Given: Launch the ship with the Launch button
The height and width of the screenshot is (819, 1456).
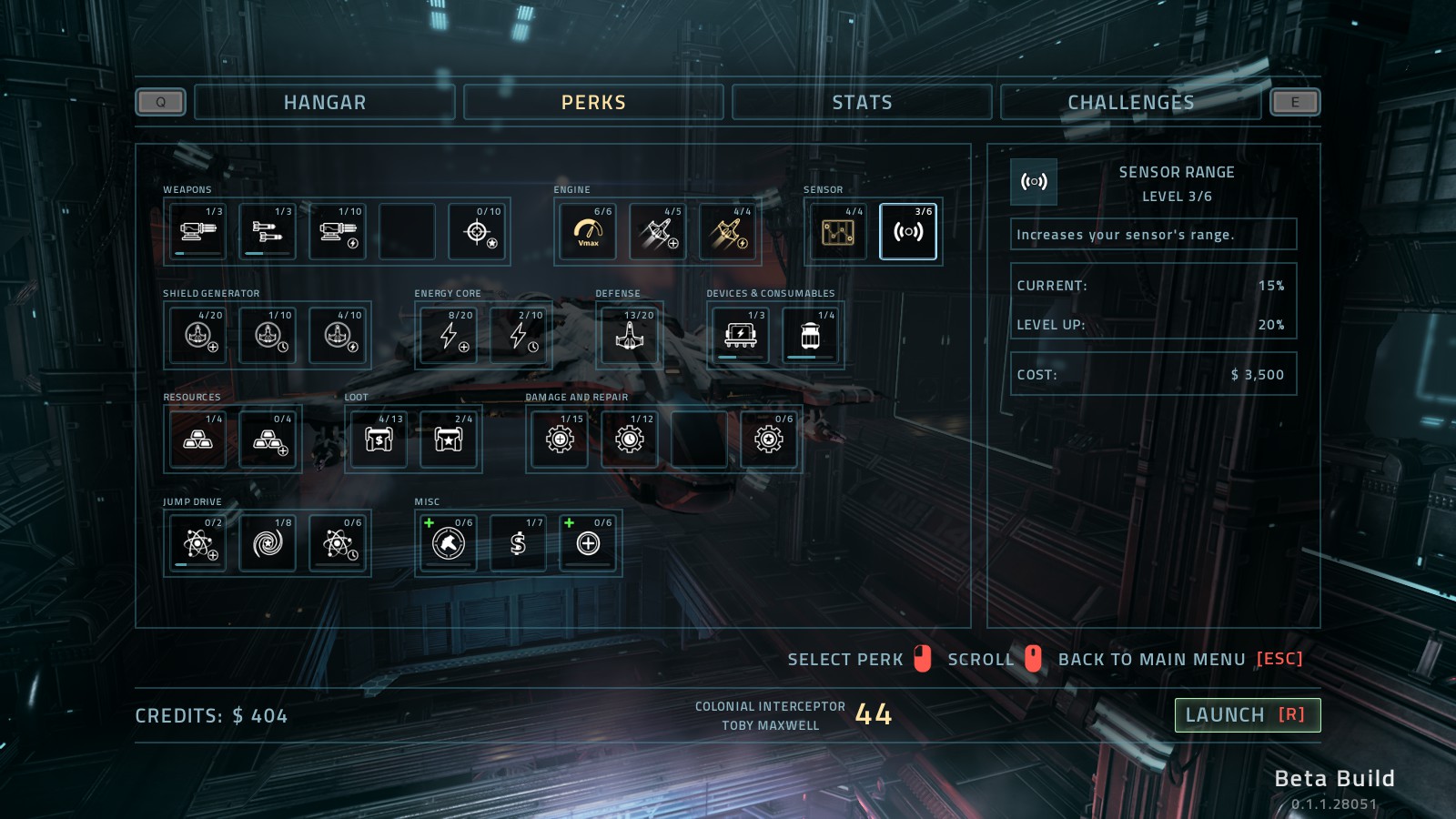Looking at the screenshot, I should [x=1247, y=715].
